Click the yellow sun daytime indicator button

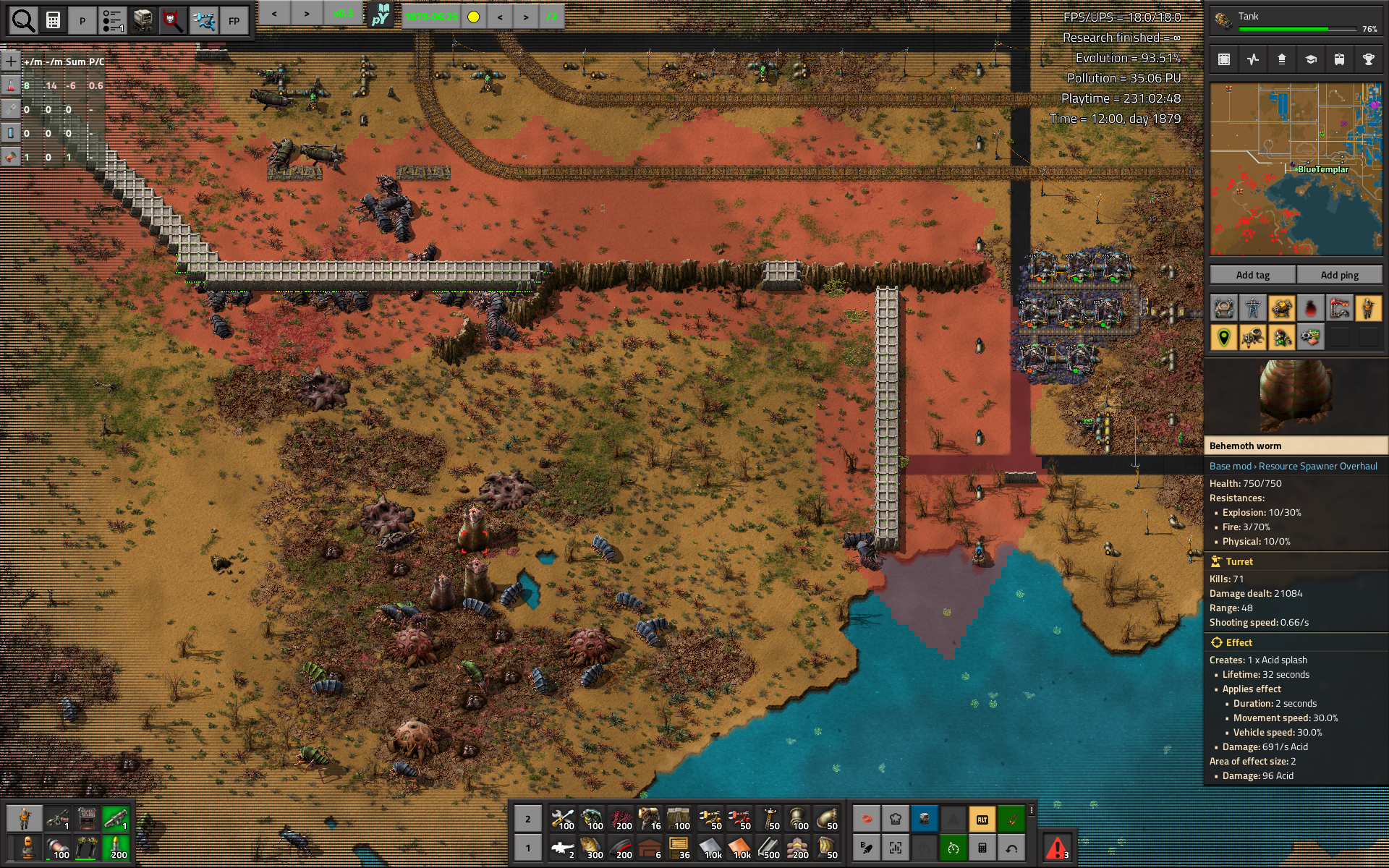473,17
